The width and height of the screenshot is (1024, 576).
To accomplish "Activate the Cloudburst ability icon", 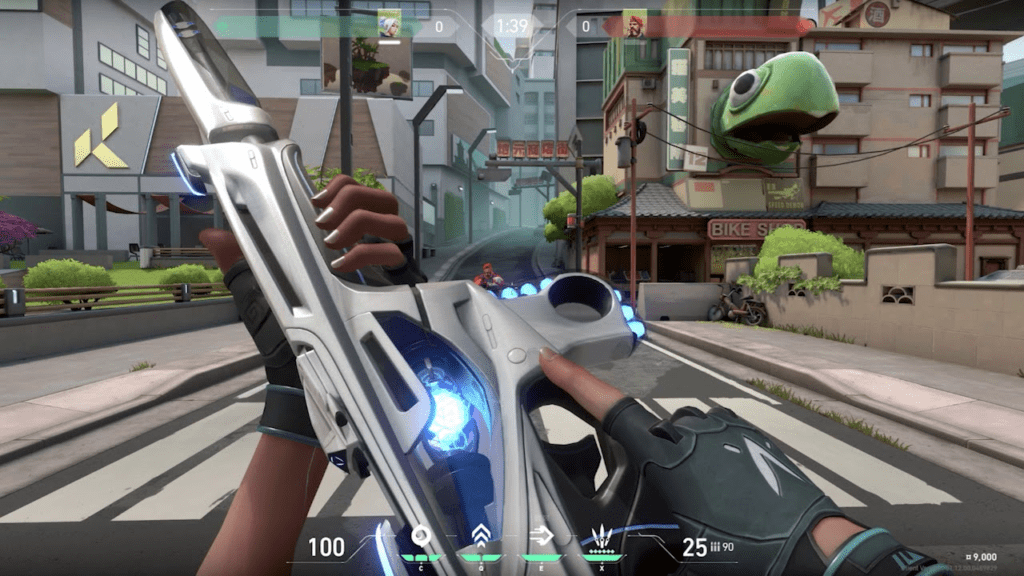I will point(420,537).
